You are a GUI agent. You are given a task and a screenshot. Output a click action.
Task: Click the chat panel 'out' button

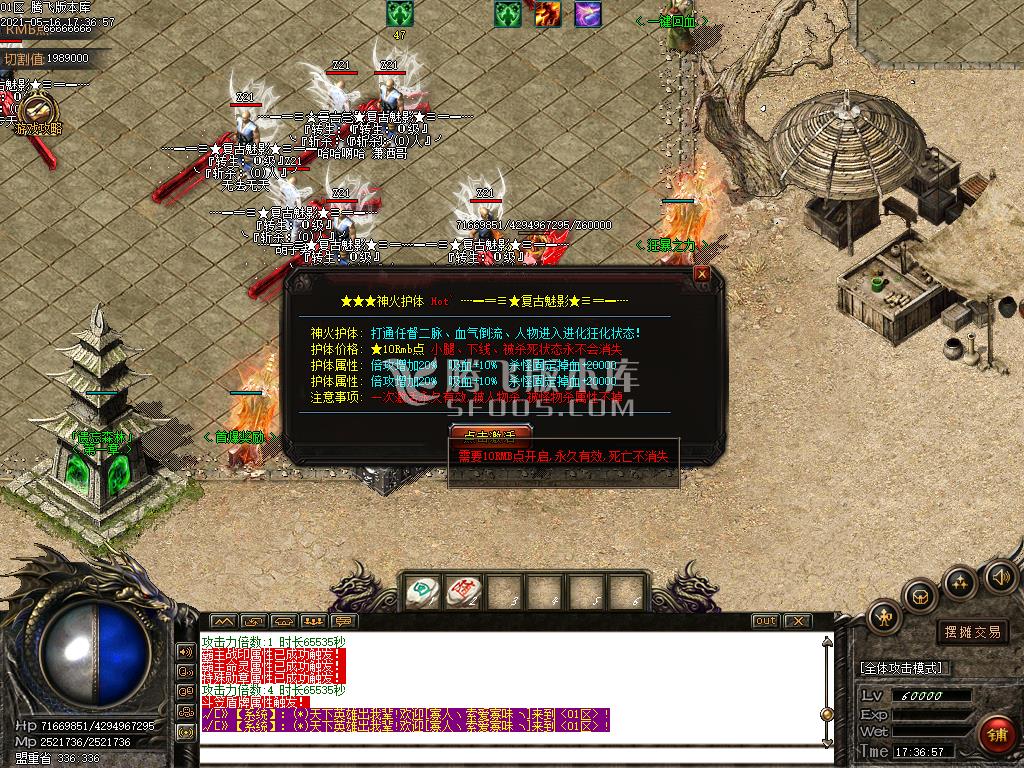click(x=765, y=621)
